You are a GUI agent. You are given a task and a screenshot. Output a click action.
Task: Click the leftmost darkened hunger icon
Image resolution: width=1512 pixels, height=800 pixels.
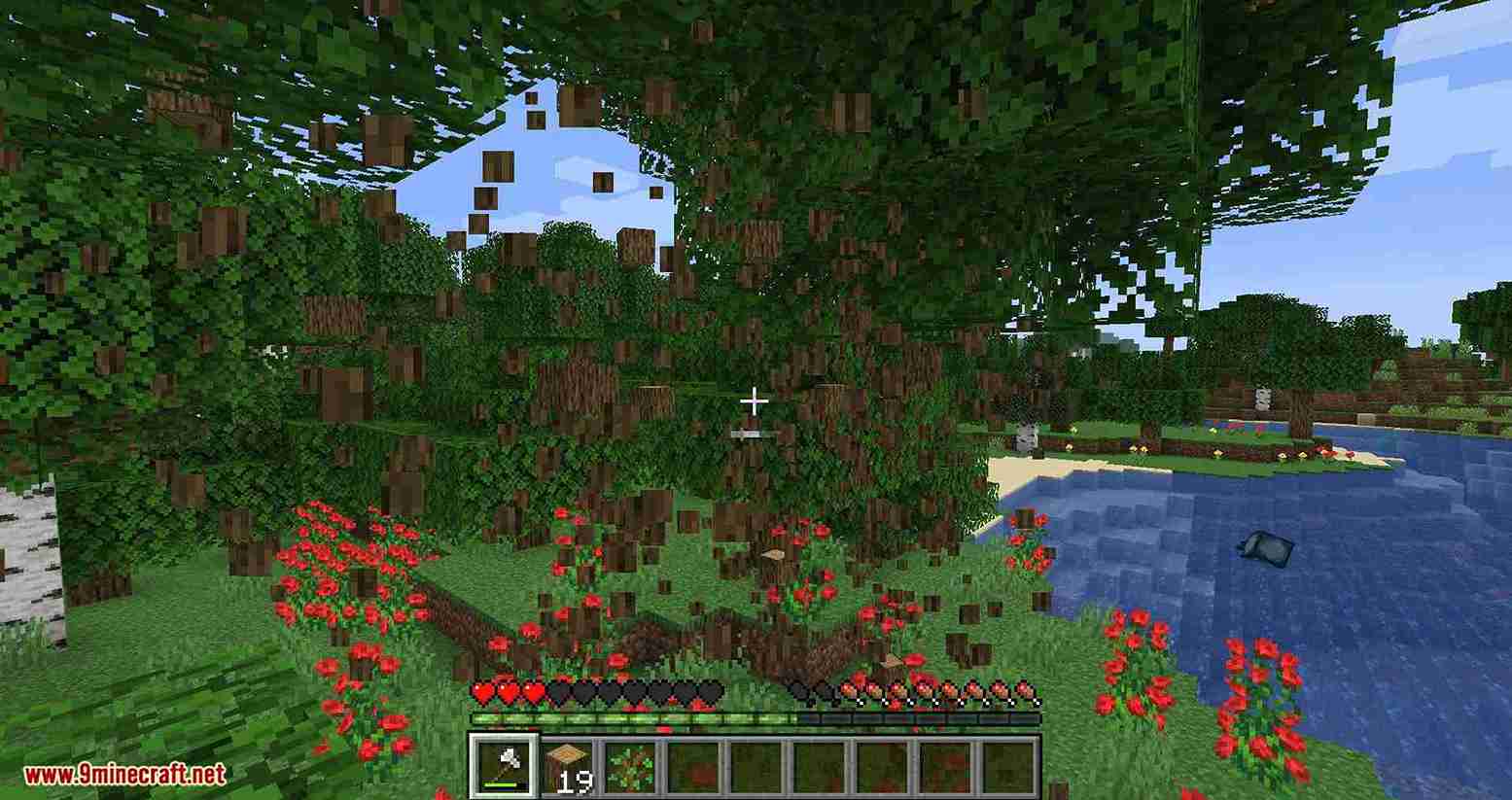pos(800,692)
